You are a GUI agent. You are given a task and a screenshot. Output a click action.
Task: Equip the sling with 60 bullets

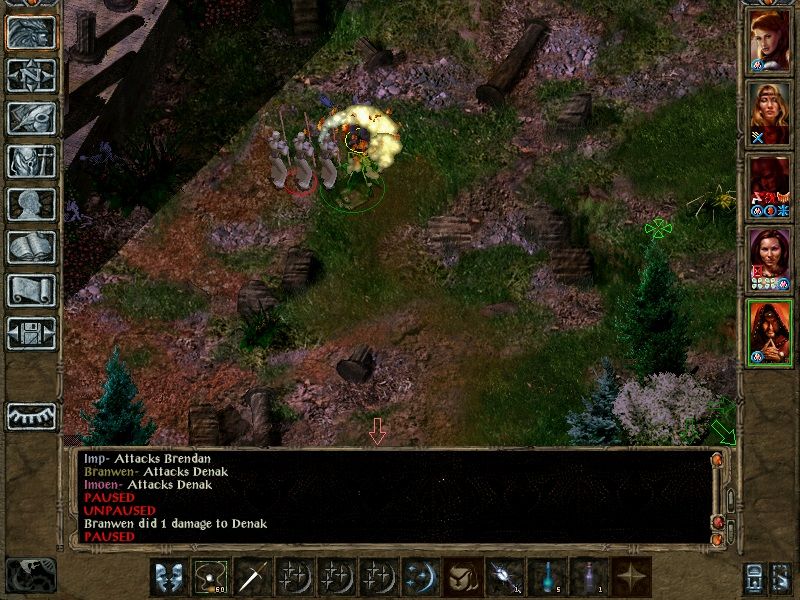(211, 578)
